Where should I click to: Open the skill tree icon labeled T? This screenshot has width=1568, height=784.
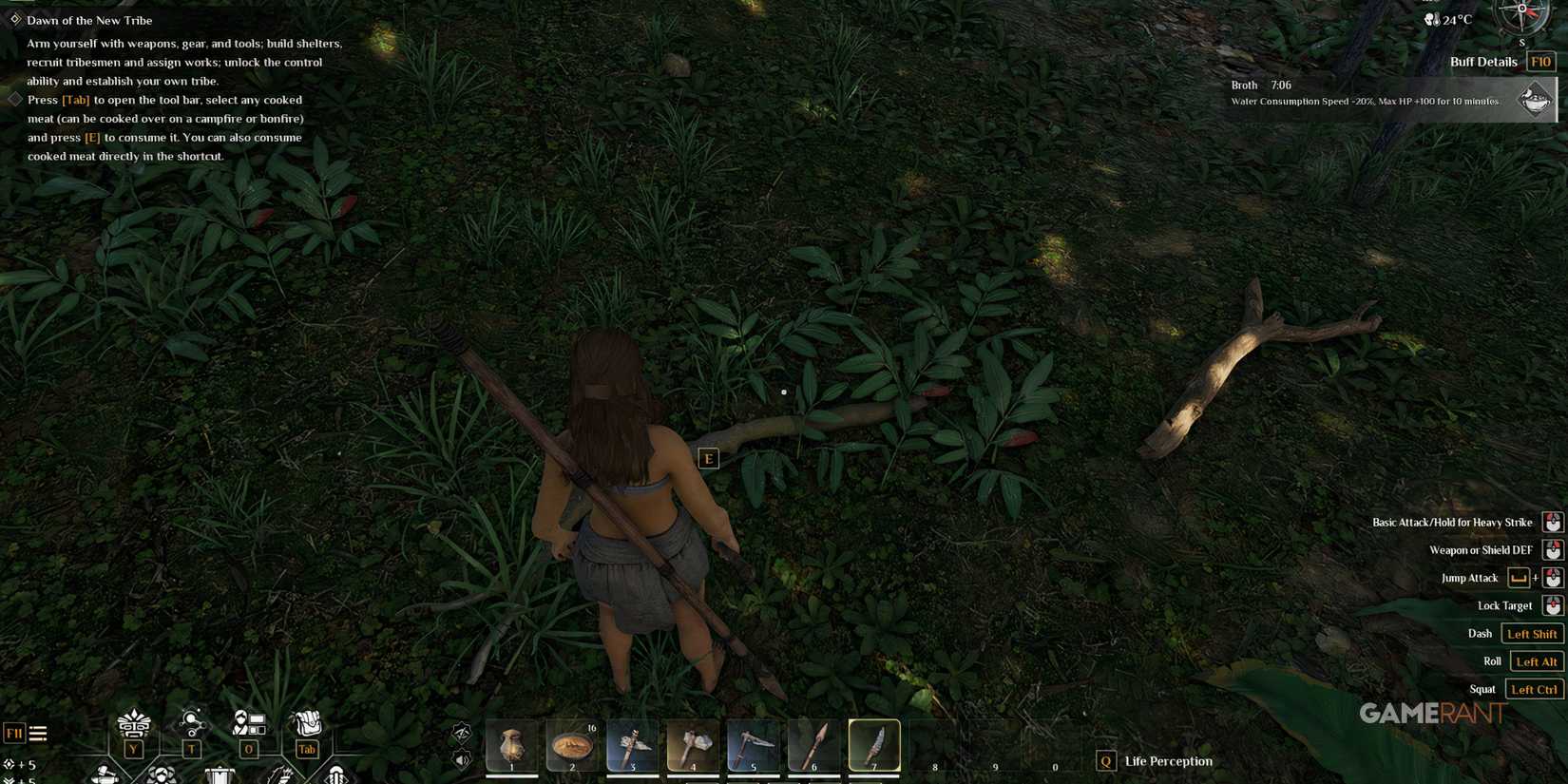(191, 724)
